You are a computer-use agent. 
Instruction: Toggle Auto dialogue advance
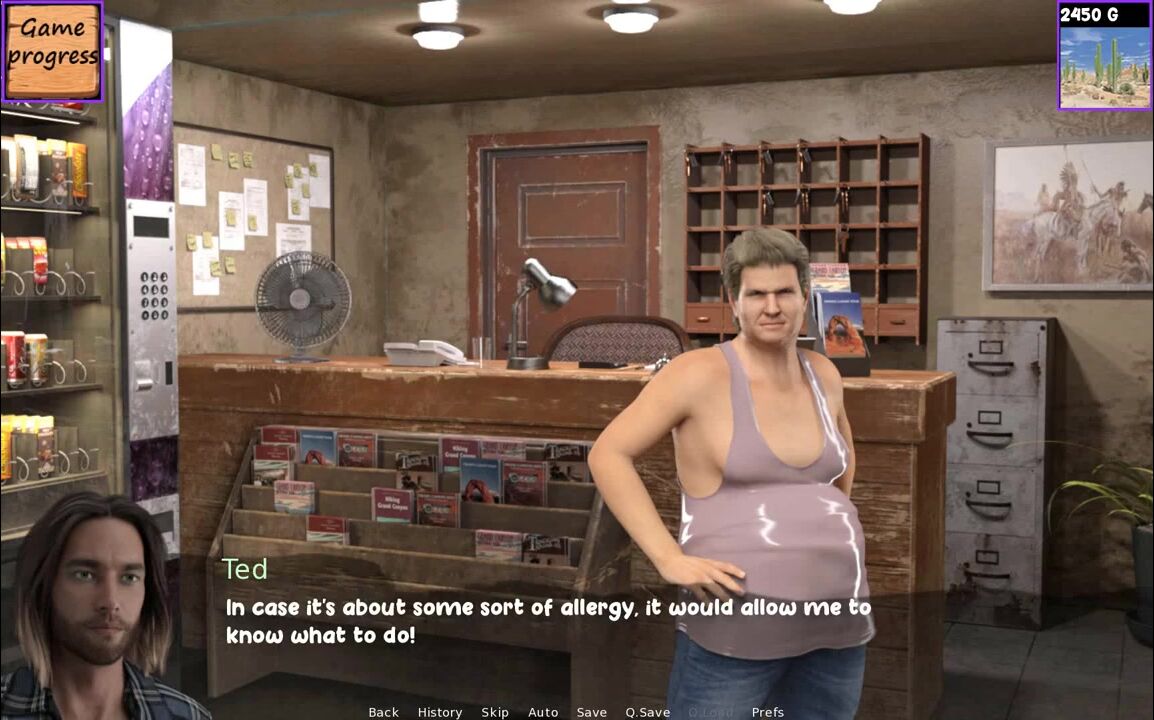coord(543,712)
